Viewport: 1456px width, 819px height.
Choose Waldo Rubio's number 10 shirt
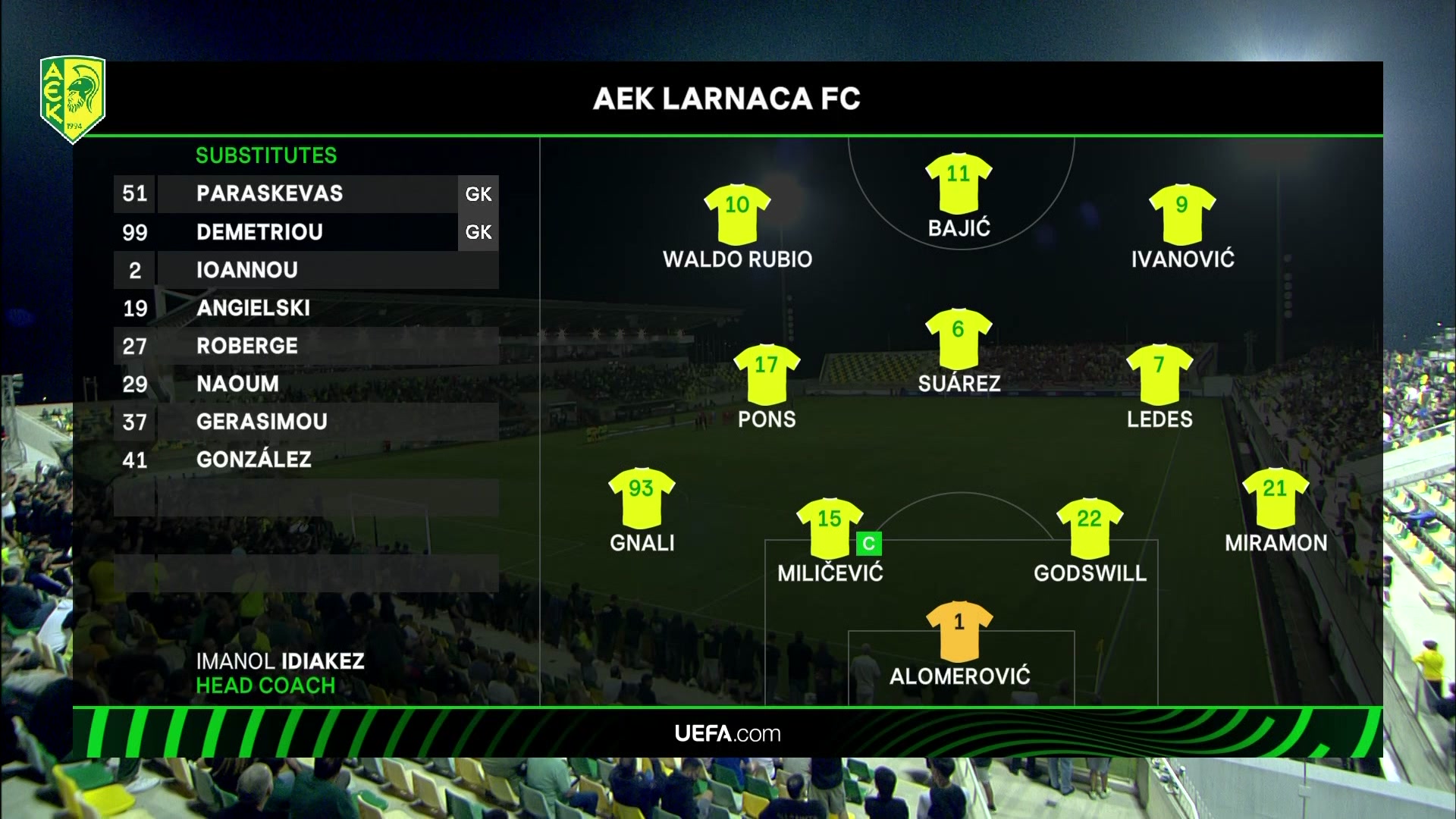click(737, 213)
